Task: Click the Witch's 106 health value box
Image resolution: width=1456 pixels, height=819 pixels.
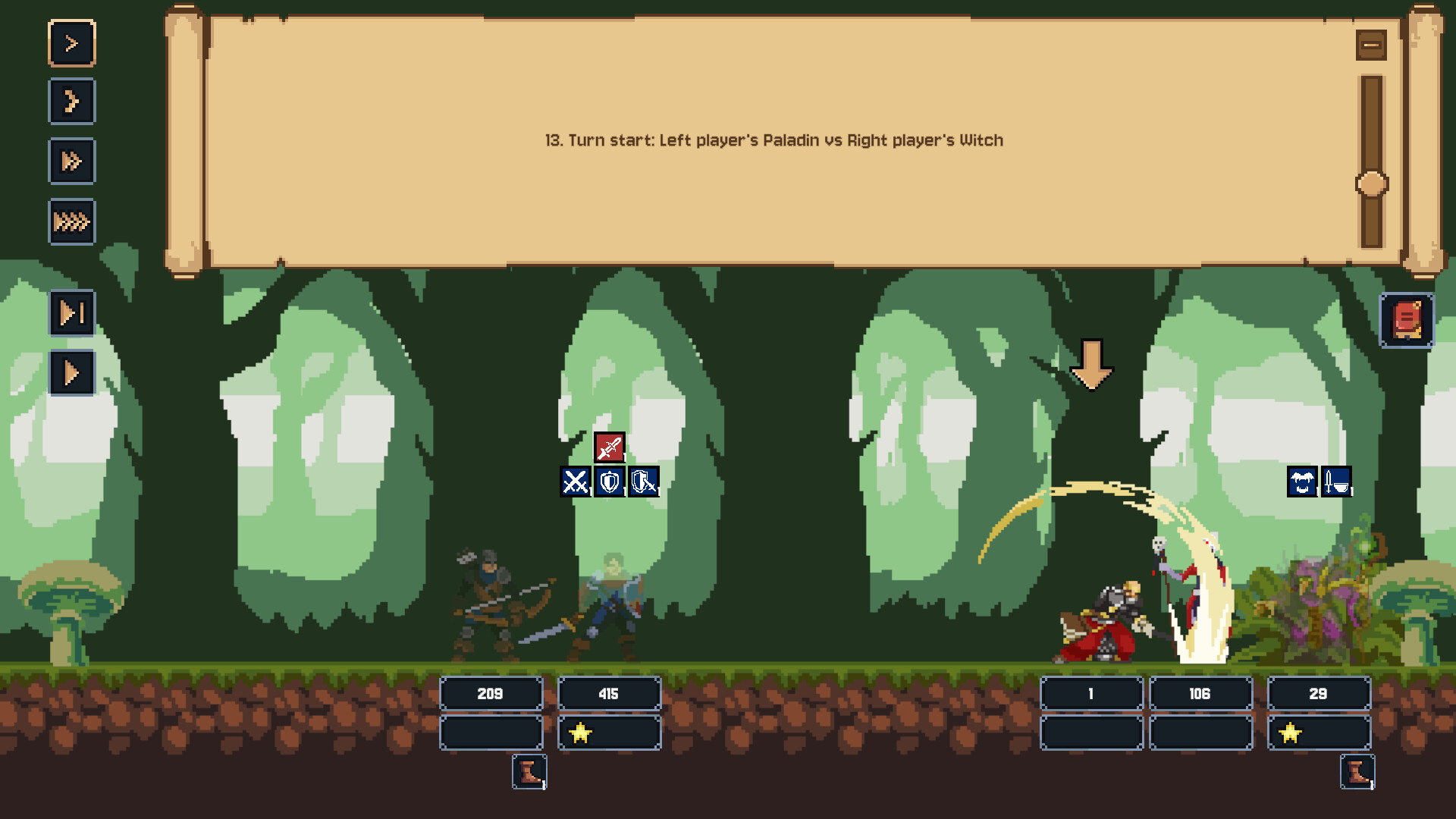Action: tap(1200, 693)
